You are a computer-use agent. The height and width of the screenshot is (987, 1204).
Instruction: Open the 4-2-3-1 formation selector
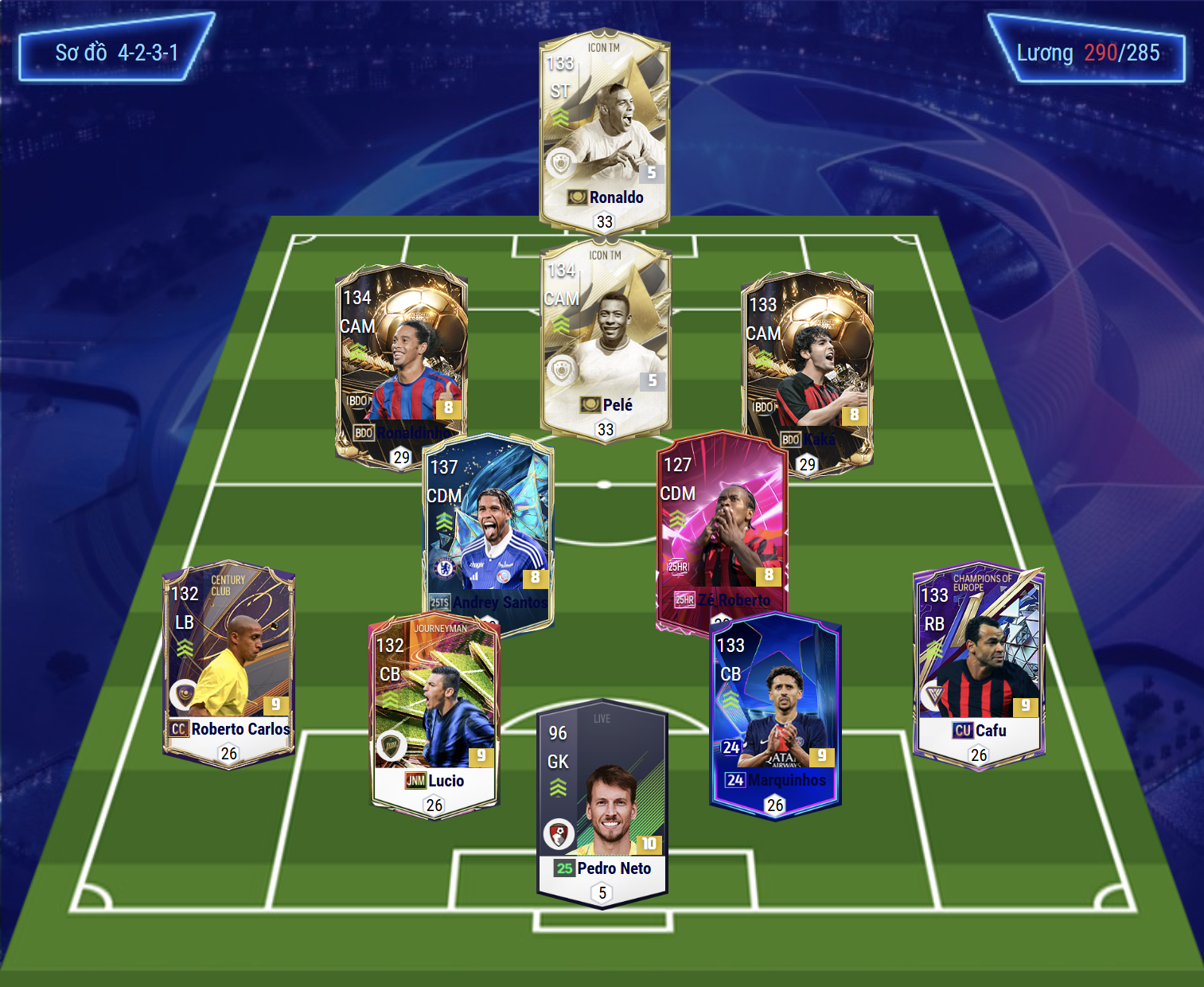pyautogui.click(x=116, y=53)
